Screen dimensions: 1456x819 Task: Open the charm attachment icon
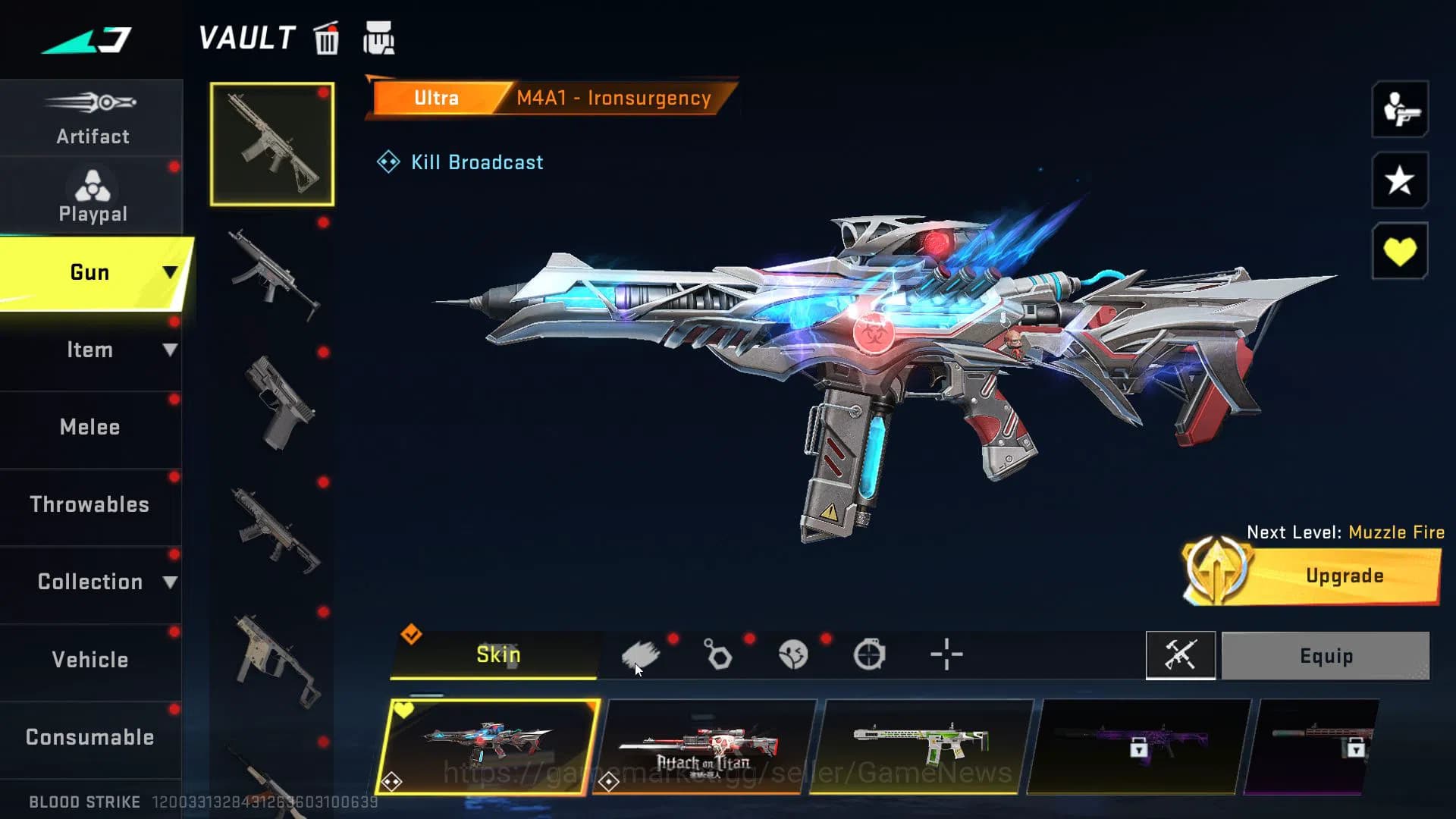(719, 654)
